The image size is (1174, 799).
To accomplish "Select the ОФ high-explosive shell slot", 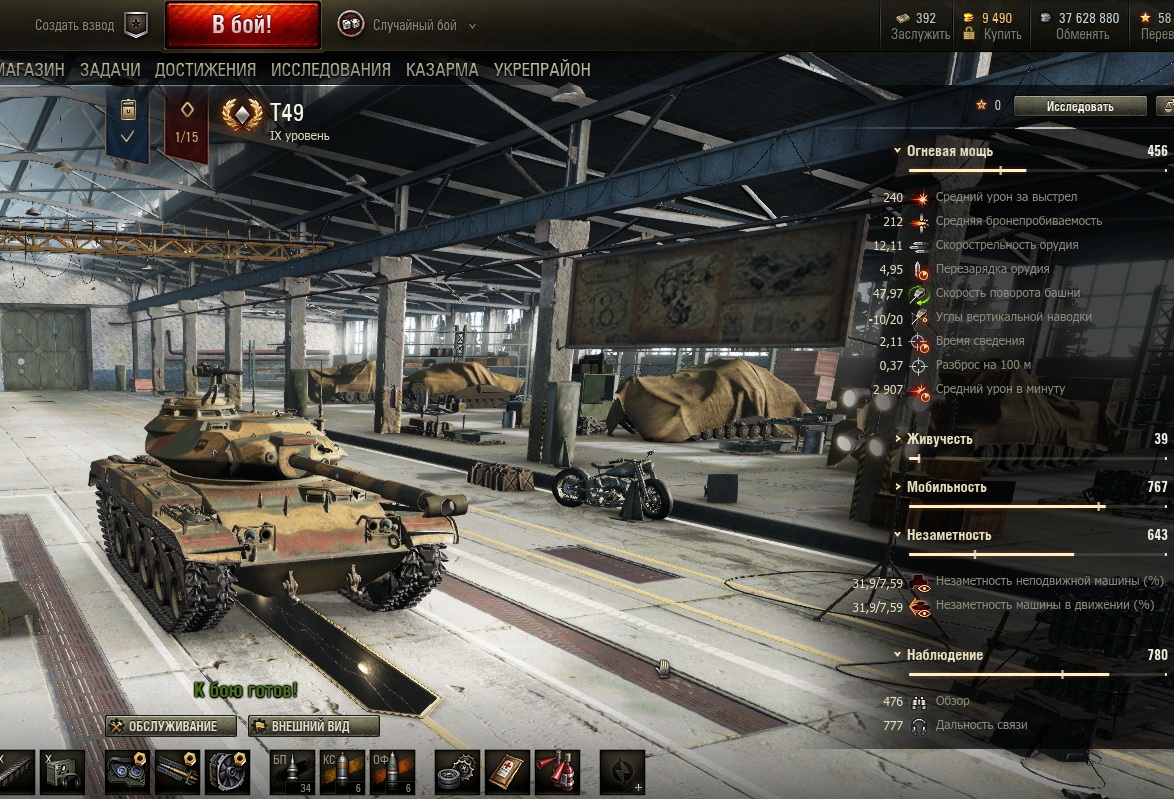I will point(392,772).
